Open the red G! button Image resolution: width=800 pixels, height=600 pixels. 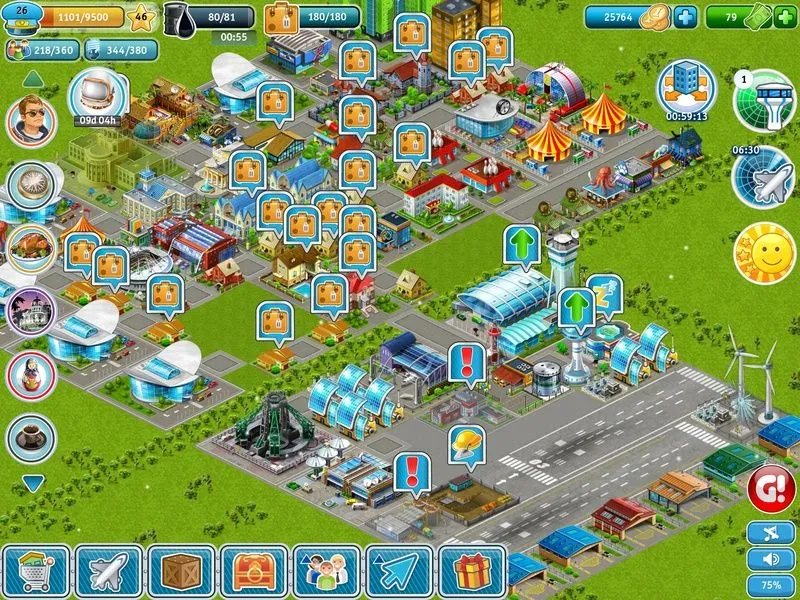point(770,489)
